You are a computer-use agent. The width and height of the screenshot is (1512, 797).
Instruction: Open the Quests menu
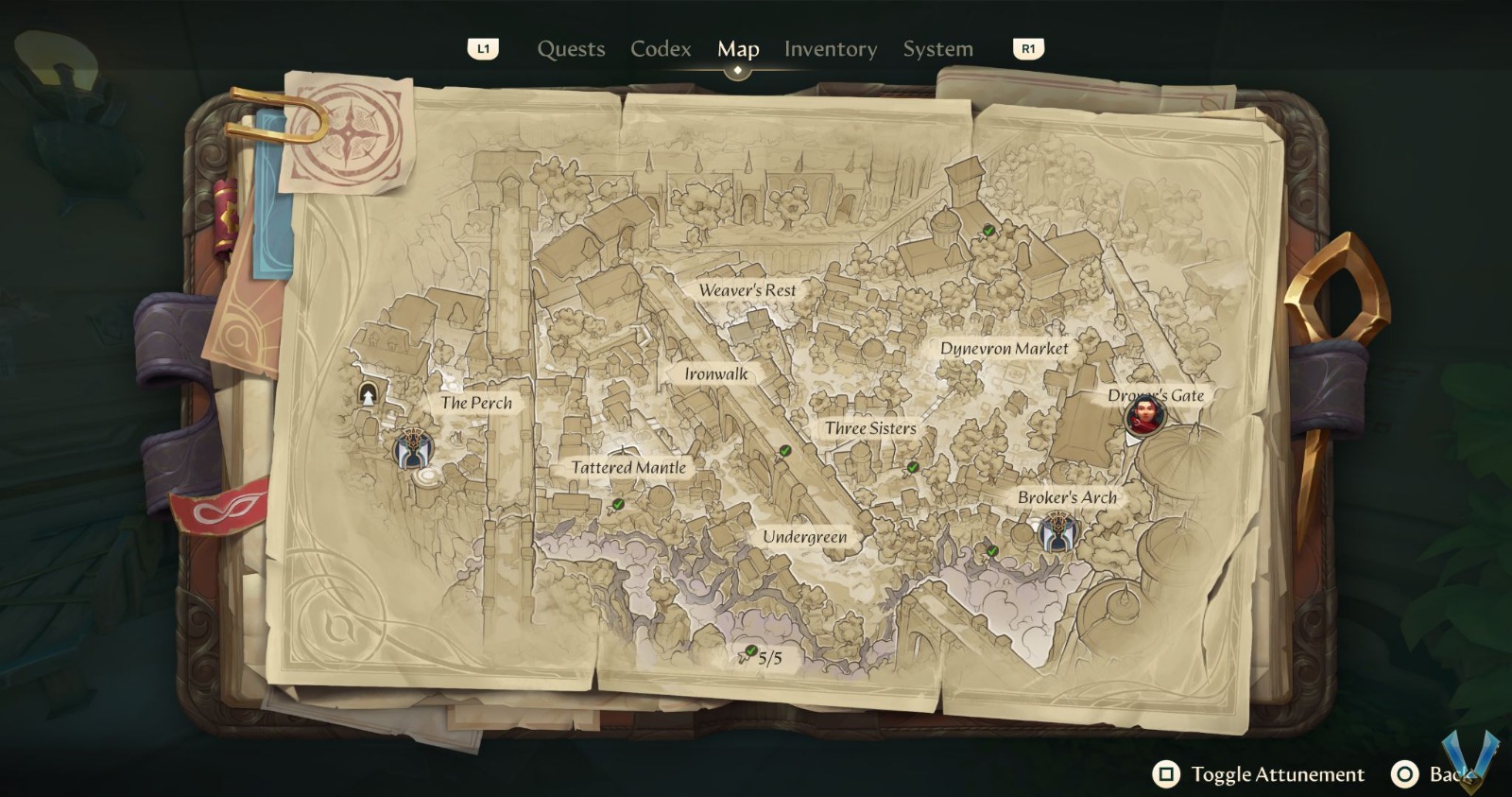(571, 48)
